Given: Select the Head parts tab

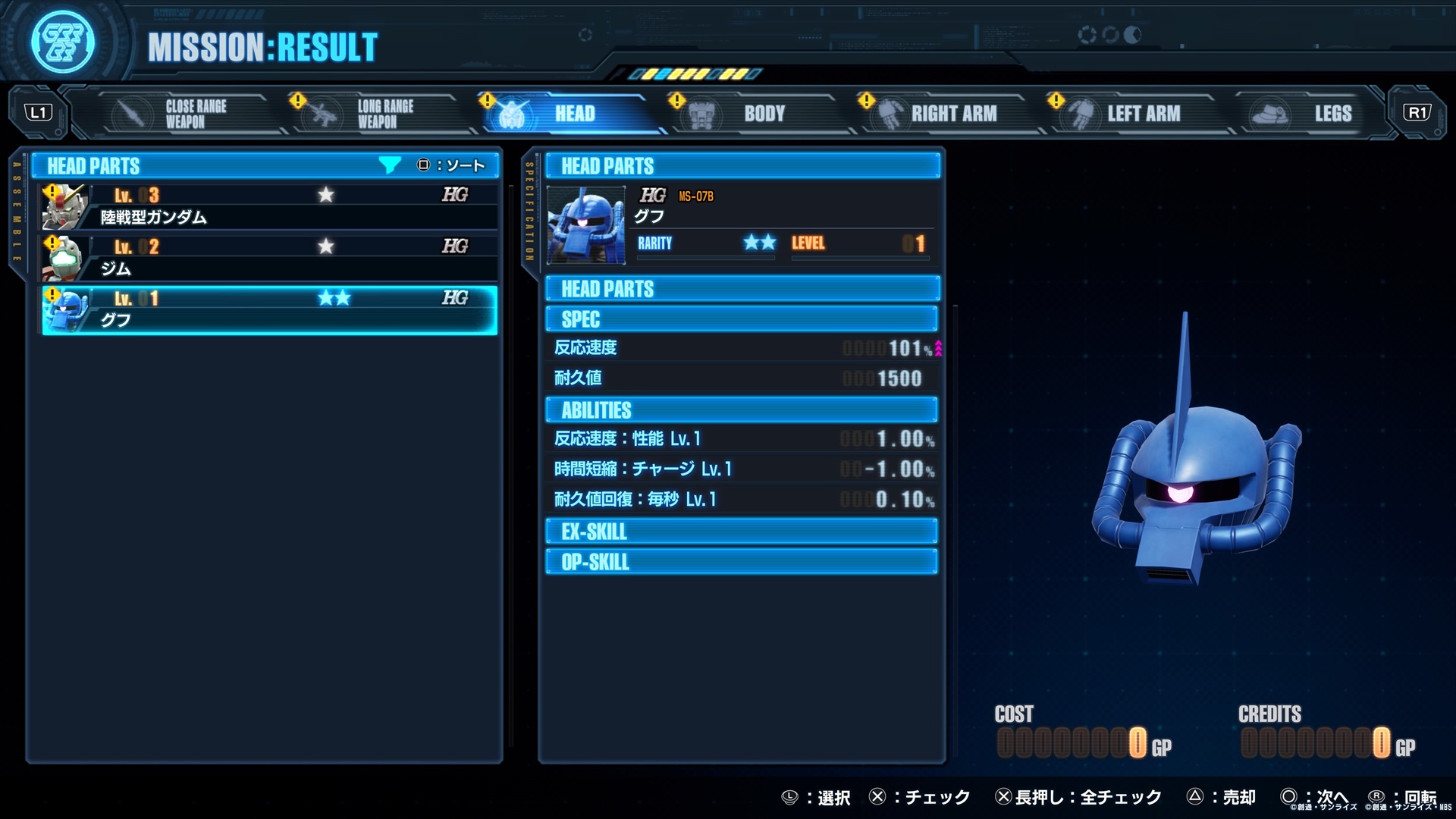Looking at the screenshot, I should (x=565, y=114).
